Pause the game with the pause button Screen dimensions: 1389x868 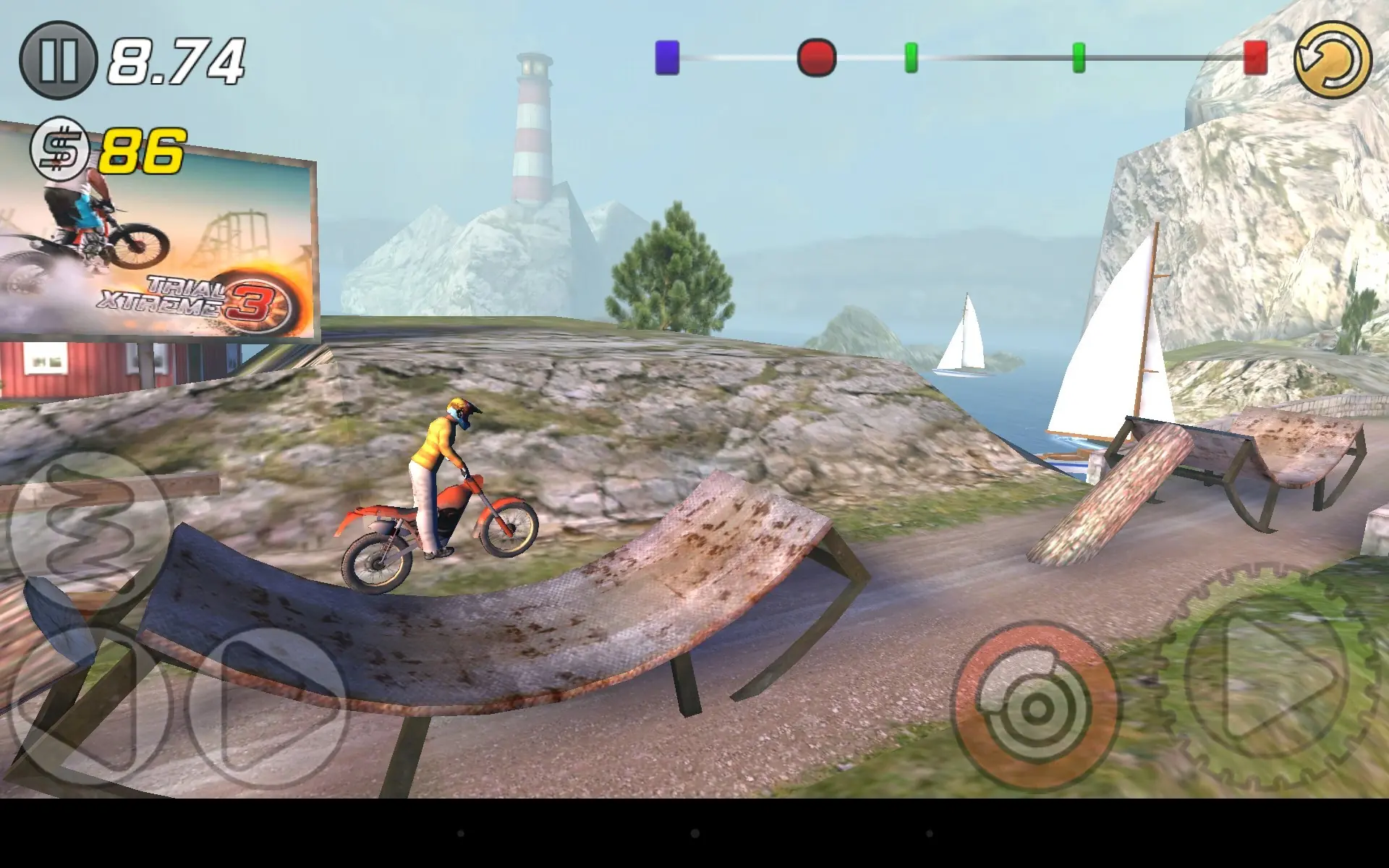(x=58, y=60)
